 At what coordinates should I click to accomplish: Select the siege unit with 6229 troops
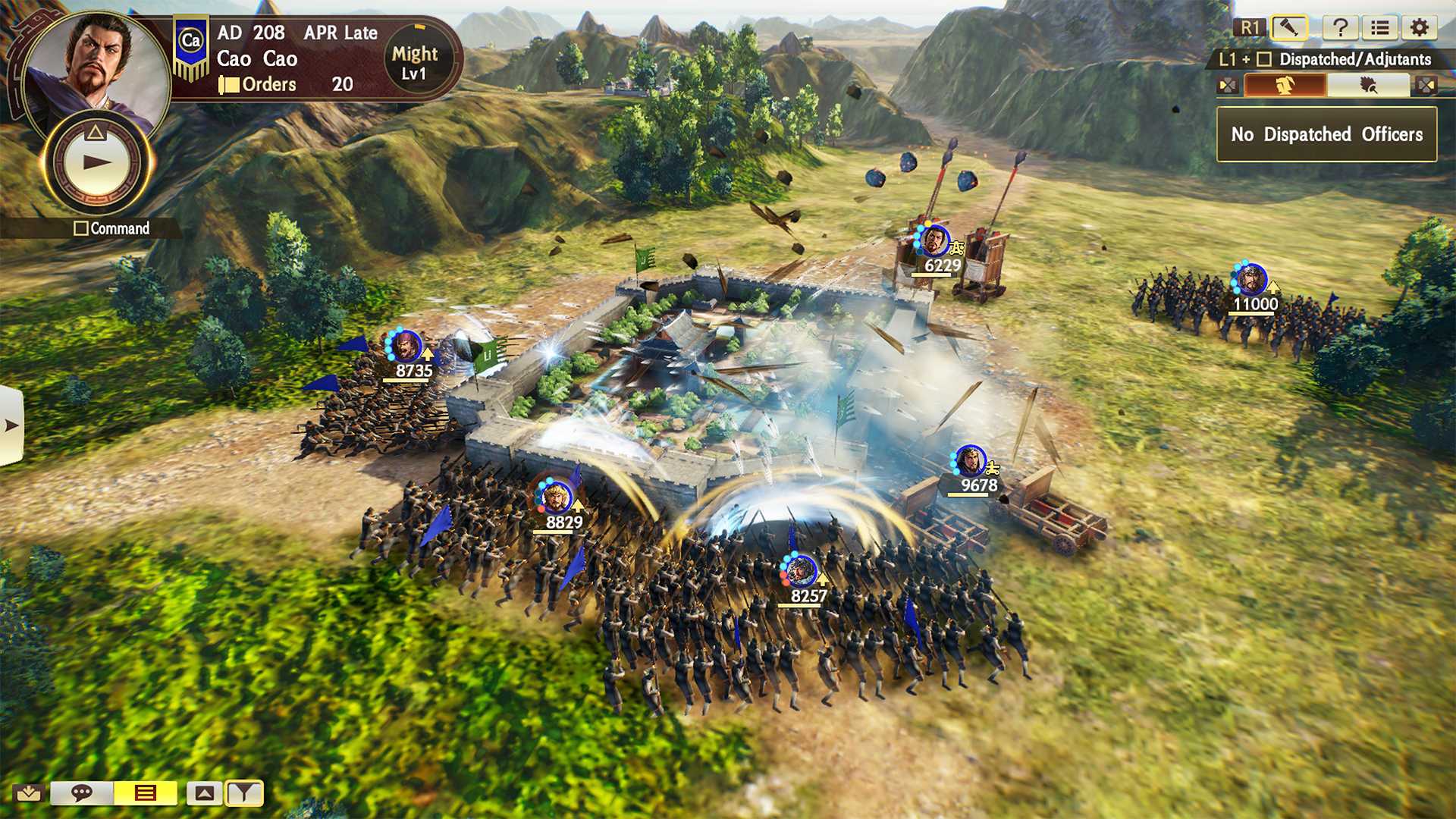[934, 243]
